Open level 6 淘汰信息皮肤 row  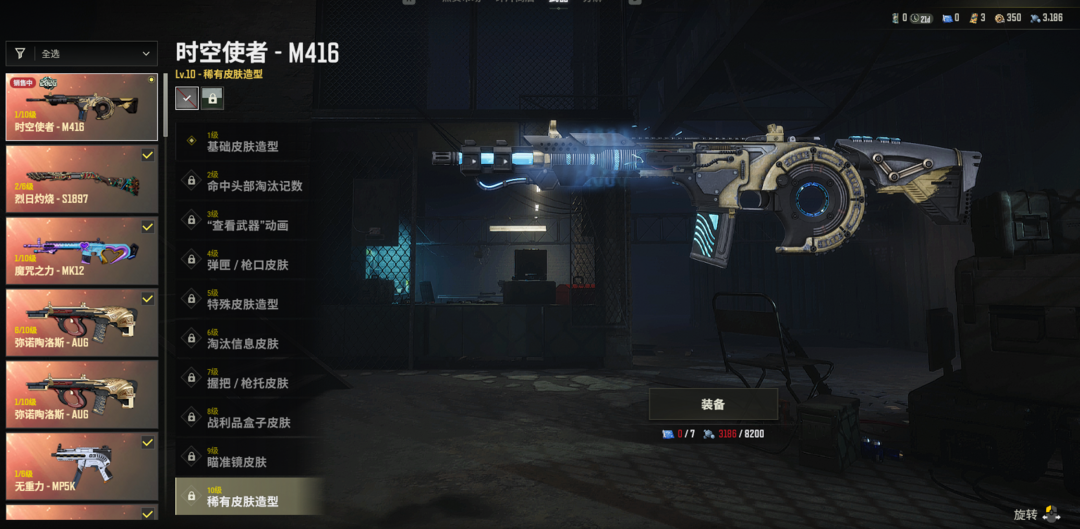[x=250, y=340]
